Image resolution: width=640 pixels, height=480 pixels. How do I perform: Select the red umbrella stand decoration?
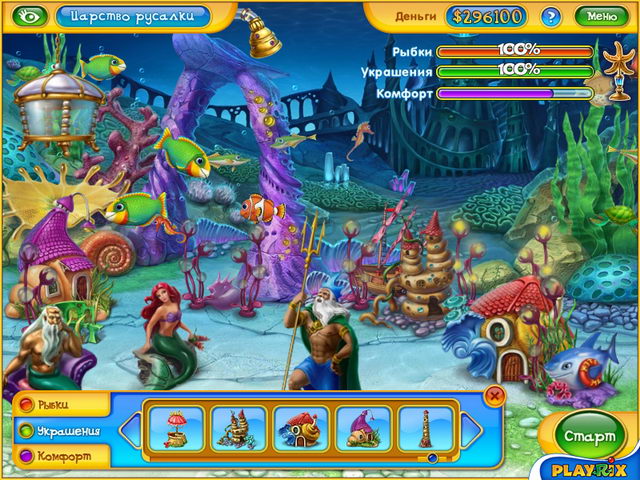click(x=177, y=428)
